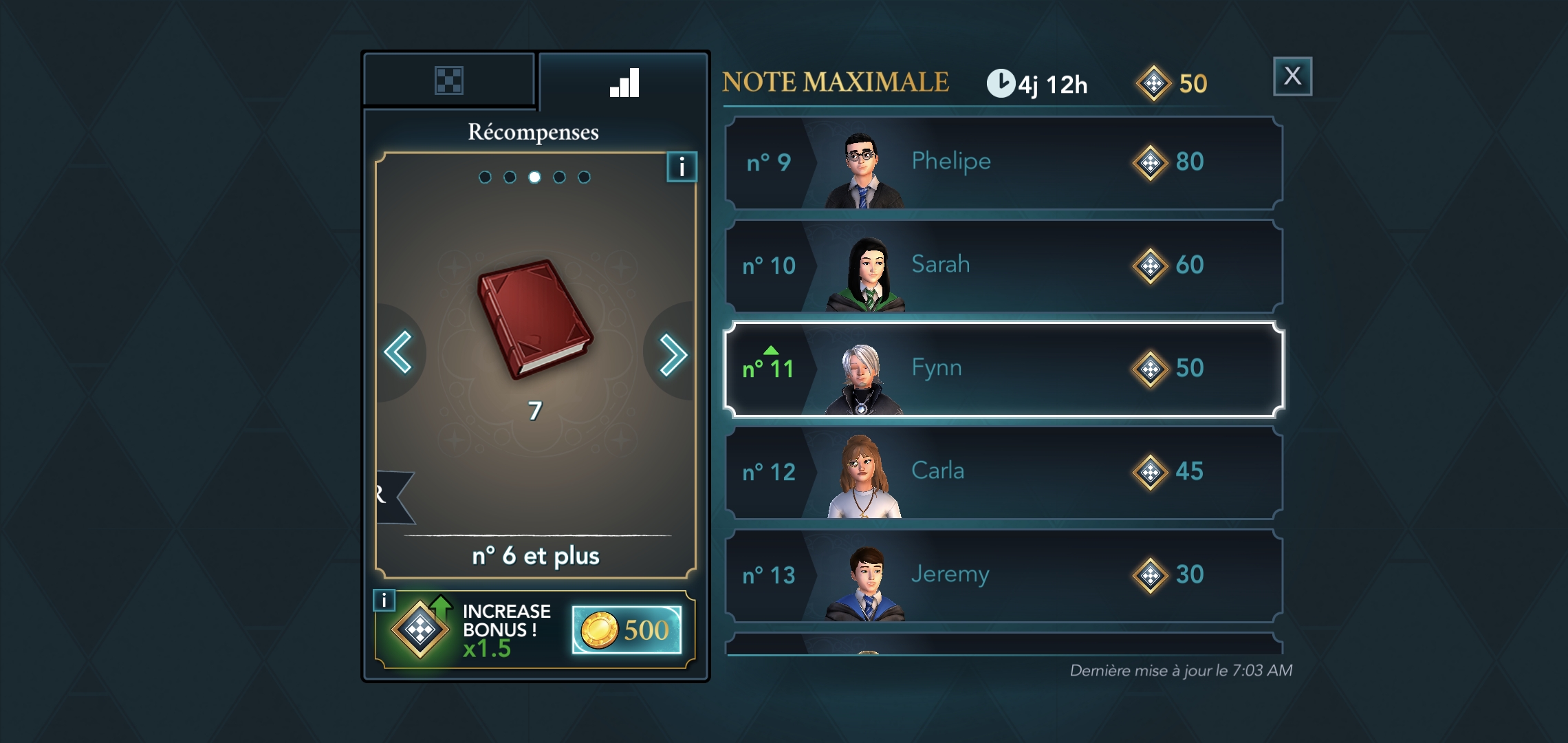
Task: Buy the x1.5 bonus for 500 coins
Action: click(x=627, y=629)
